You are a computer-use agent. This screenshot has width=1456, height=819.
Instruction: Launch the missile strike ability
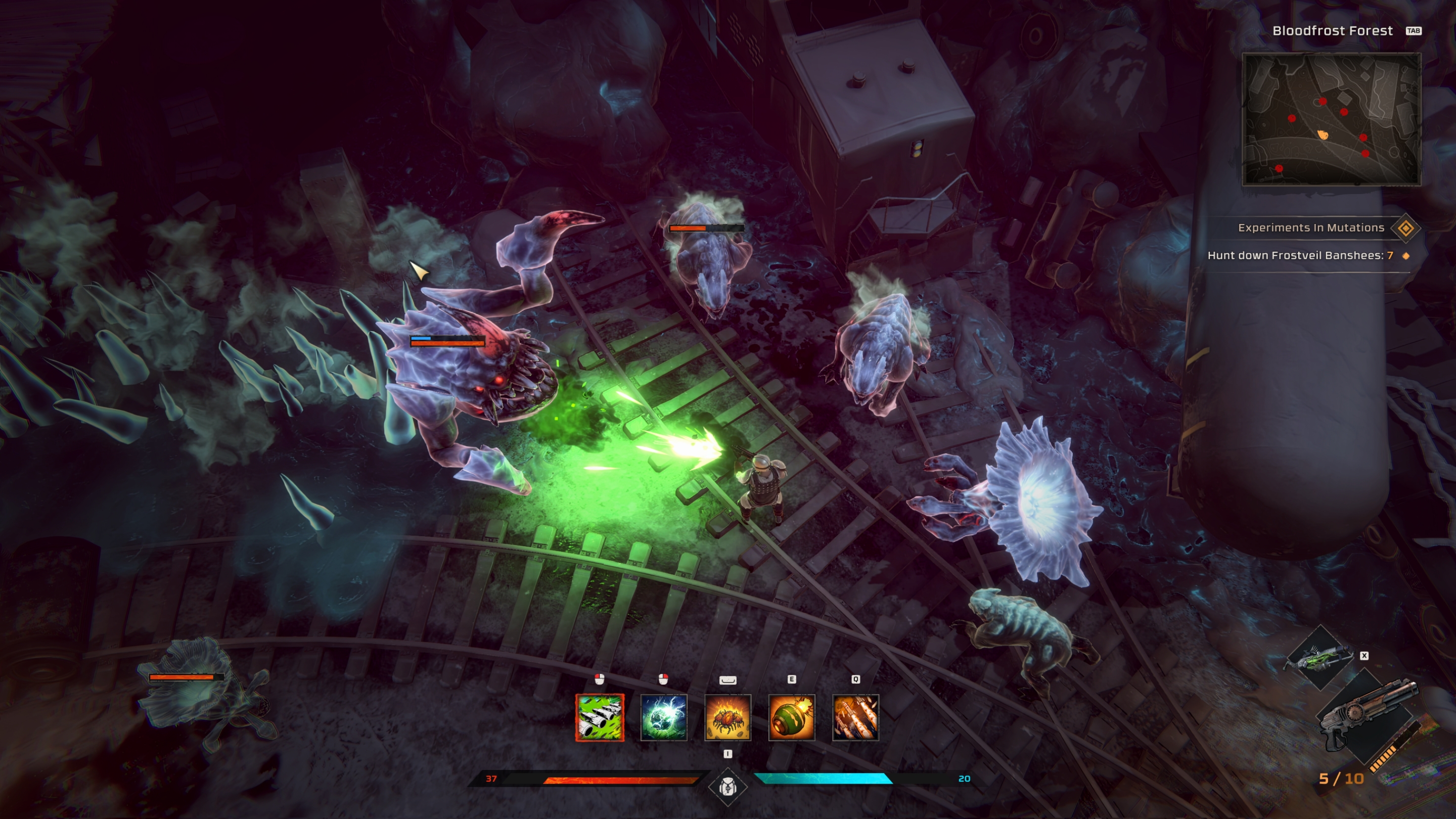(x=855, y=717)
